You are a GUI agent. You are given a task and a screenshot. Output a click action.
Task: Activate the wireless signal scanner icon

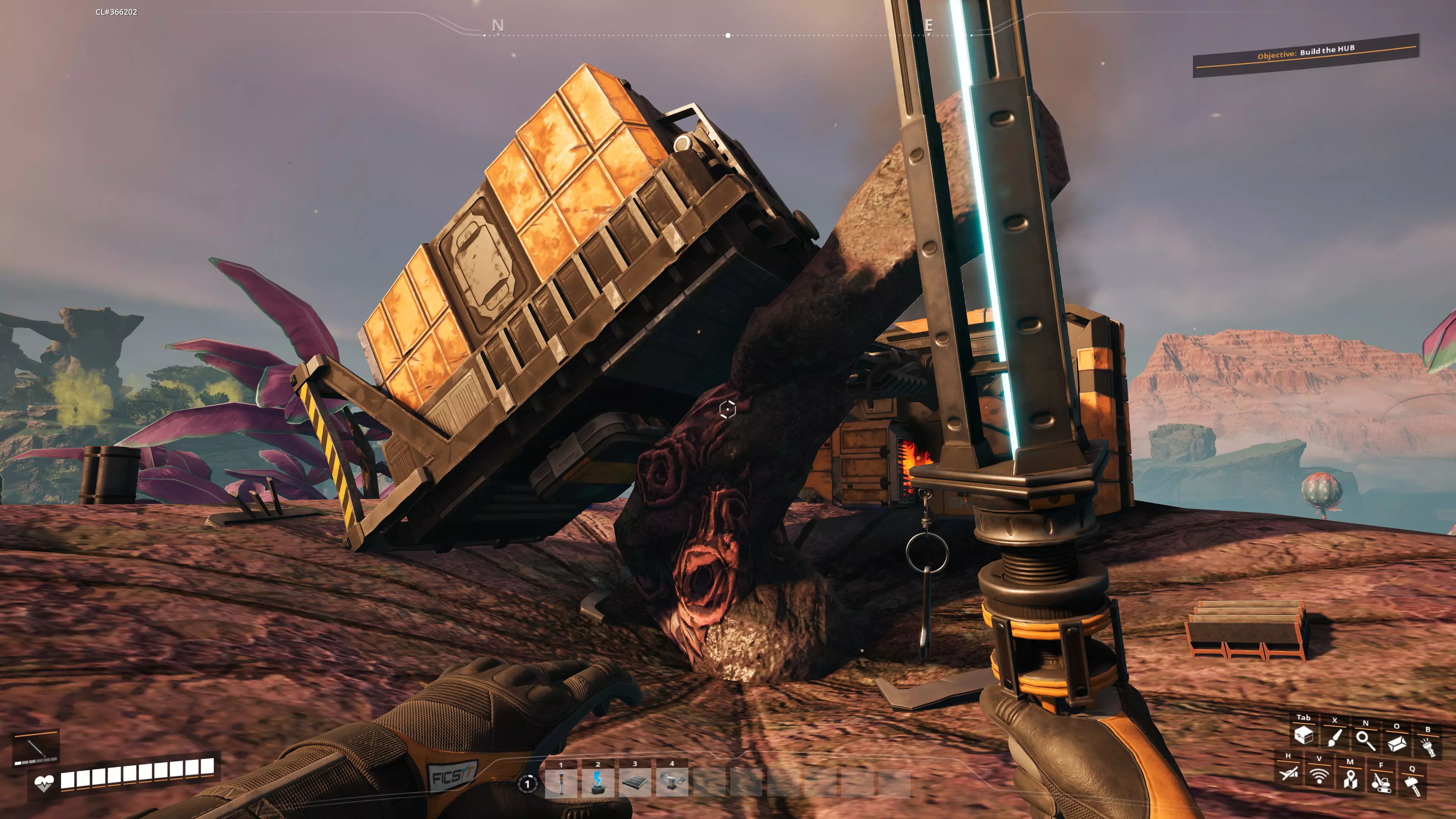click(1319, 775)
